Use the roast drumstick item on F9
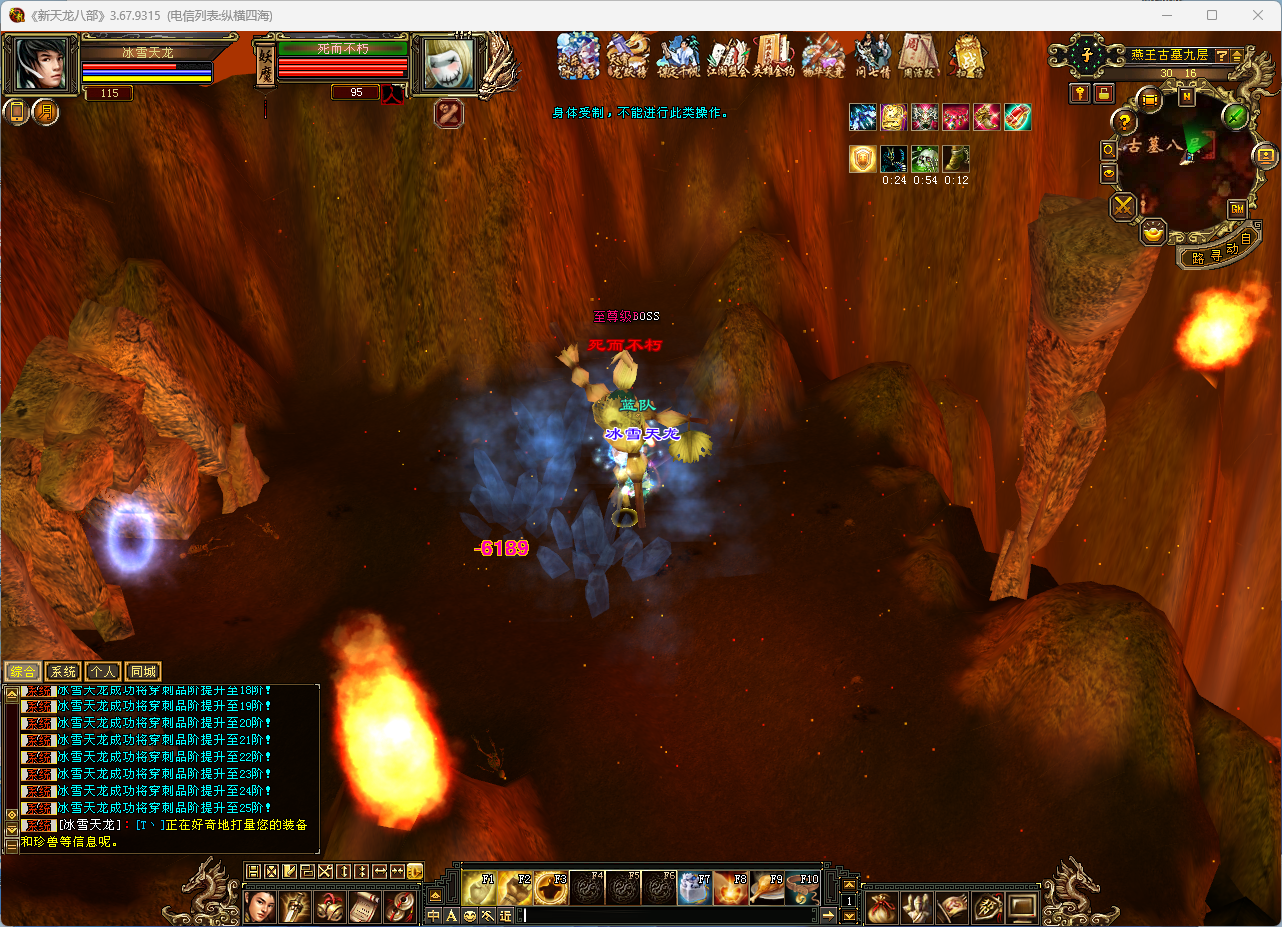Image resolution: width=1282 pixels, height=927 pixels. pyautogui.click(x=766, y=888)
